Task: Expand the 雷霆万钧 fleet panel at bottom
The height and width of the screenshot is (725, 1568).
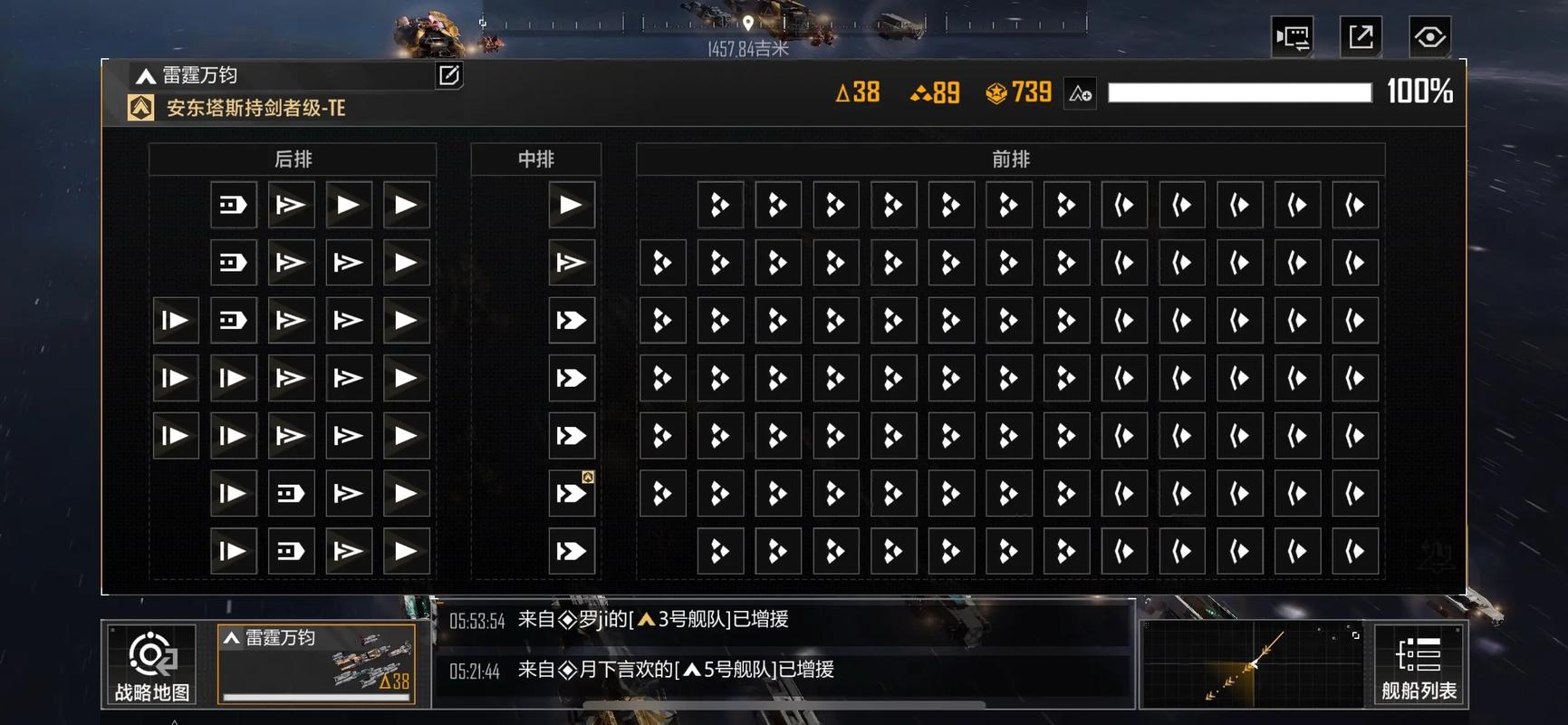Action: [x=316, y=664]
